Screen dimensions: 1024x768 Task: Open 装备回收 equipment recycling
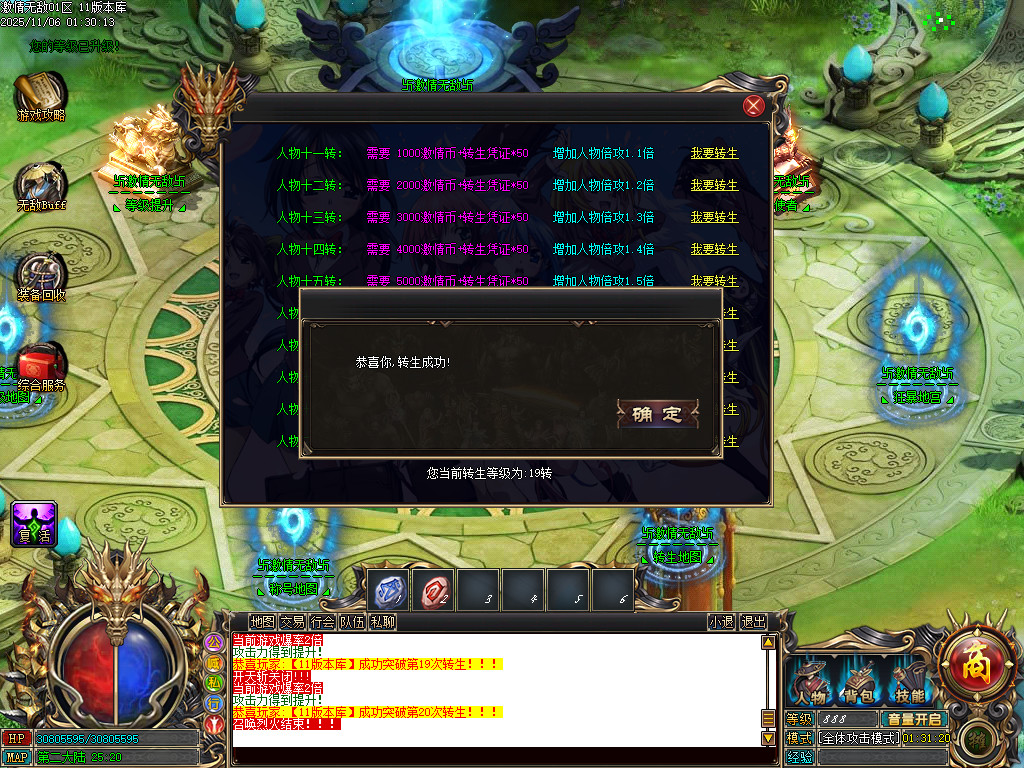click(x=41, y=277)
